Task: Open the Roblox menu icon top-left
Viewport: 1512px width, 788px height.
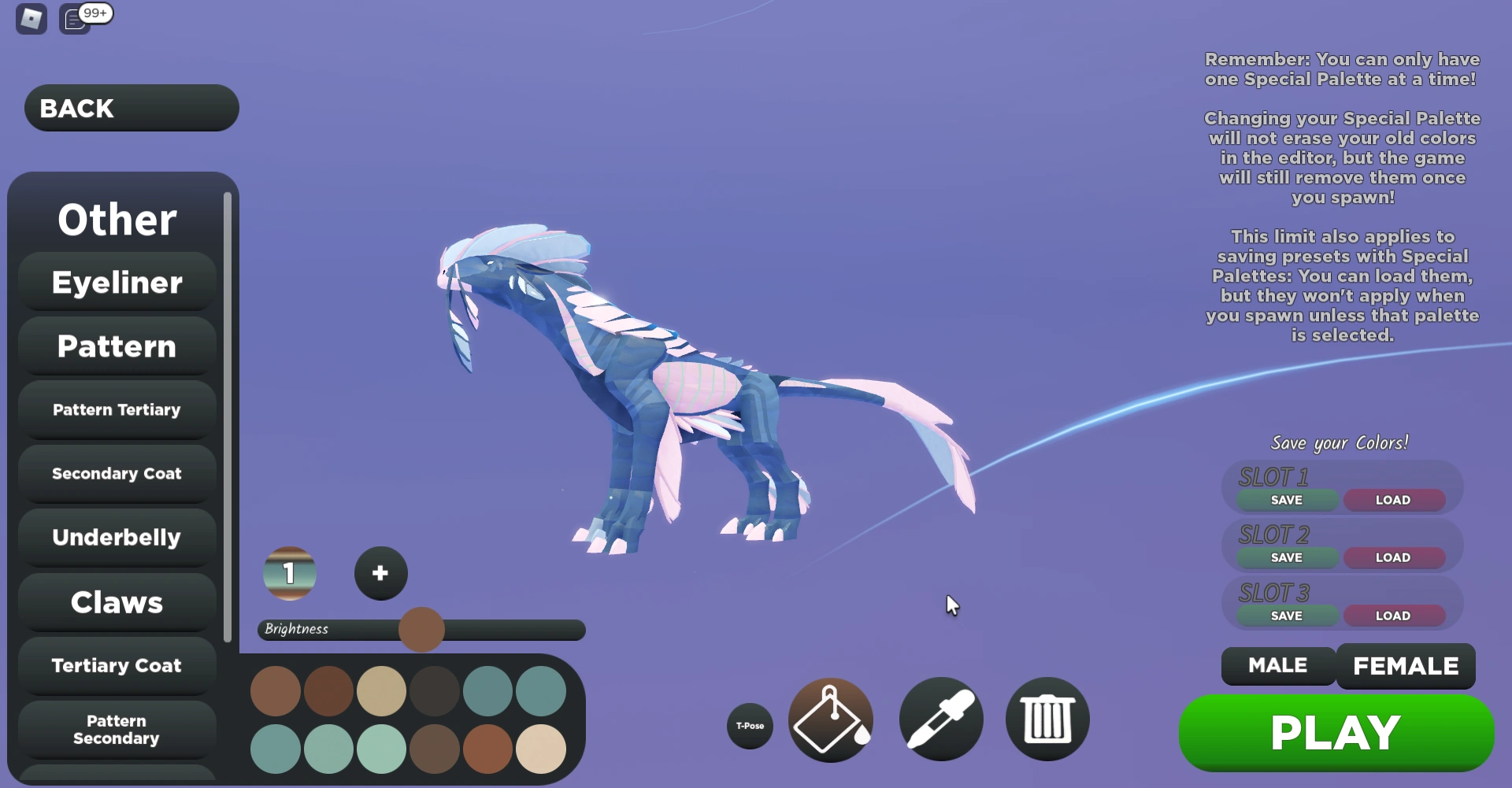Action: click(30, 17)
